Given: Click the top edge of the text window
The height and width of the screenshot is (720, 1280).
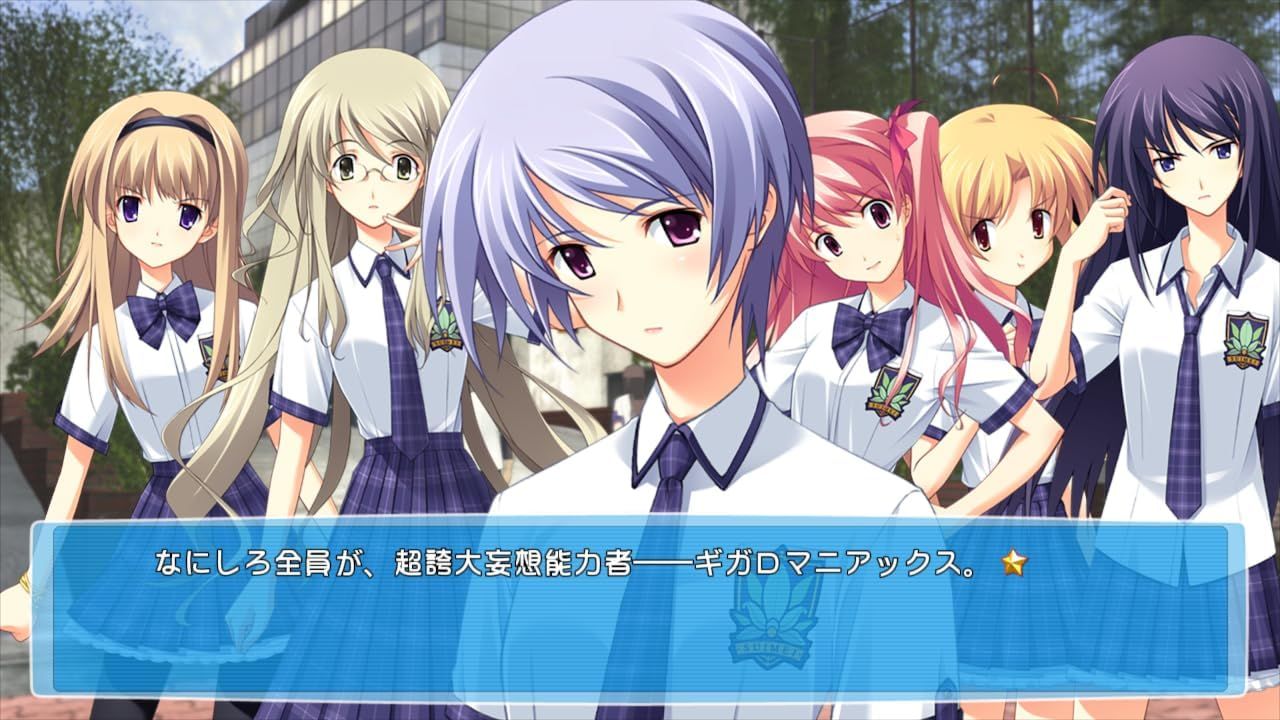Looking at the screenshot, I should tap(640, 522).
